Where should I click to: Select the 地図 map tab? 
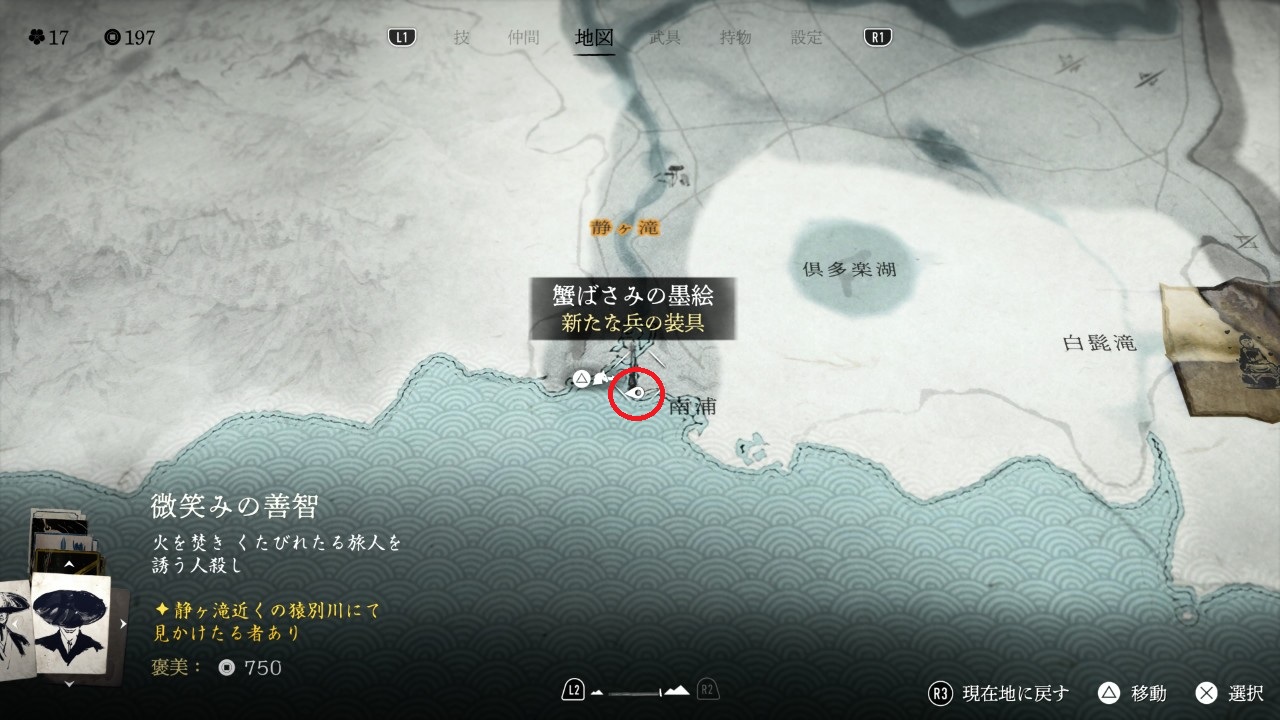(595, 38)
